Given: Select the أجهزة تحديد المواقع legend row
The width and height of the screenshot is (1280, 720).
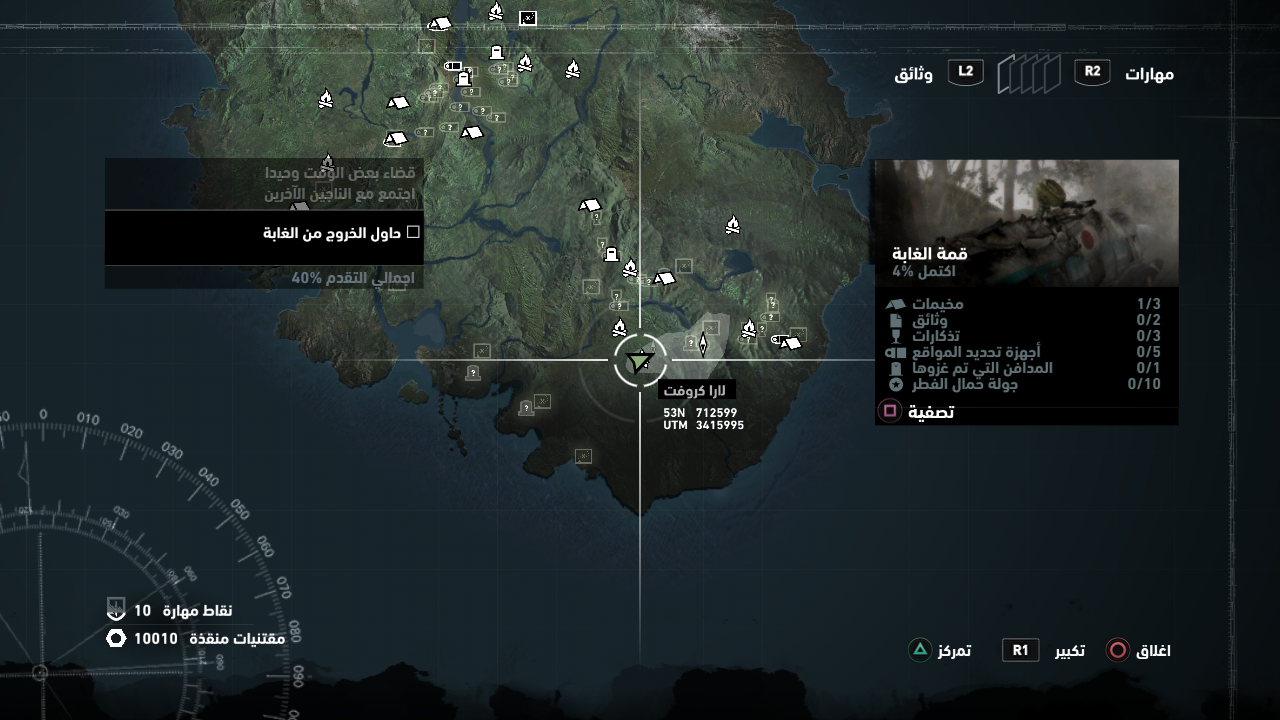Looking at the screenshot, I should (x=1026, y=352).
